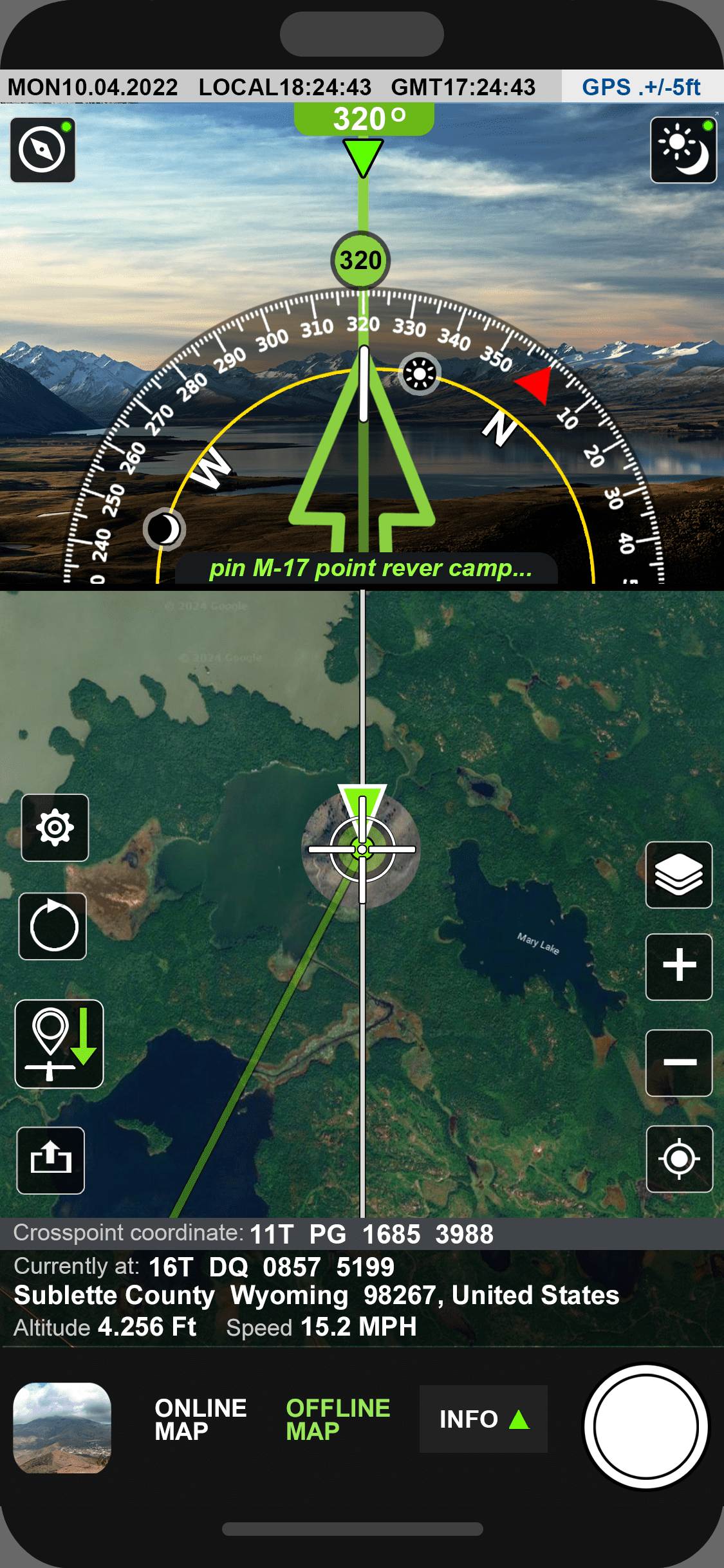
Task: Select the moon marker on compass dial
Action: (164, 530)
